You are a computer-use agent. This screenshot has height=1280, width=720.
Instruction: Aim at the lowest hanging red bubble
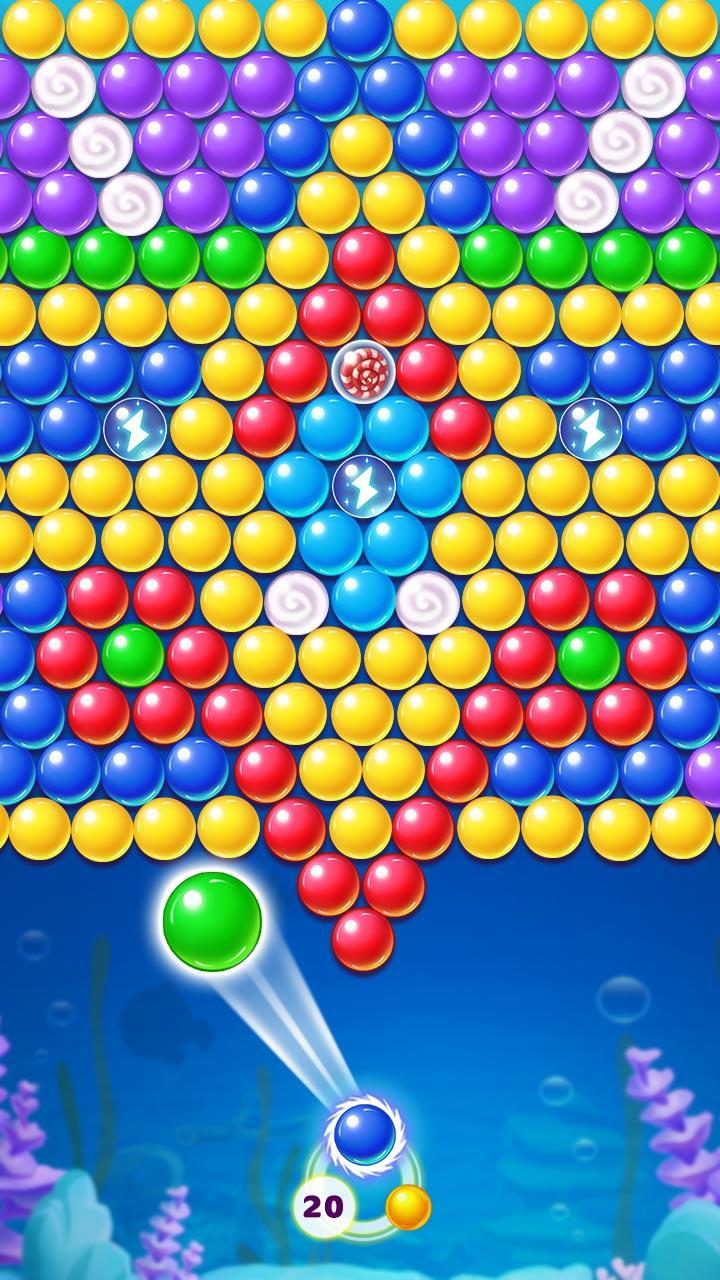click(x=362, y=939)
